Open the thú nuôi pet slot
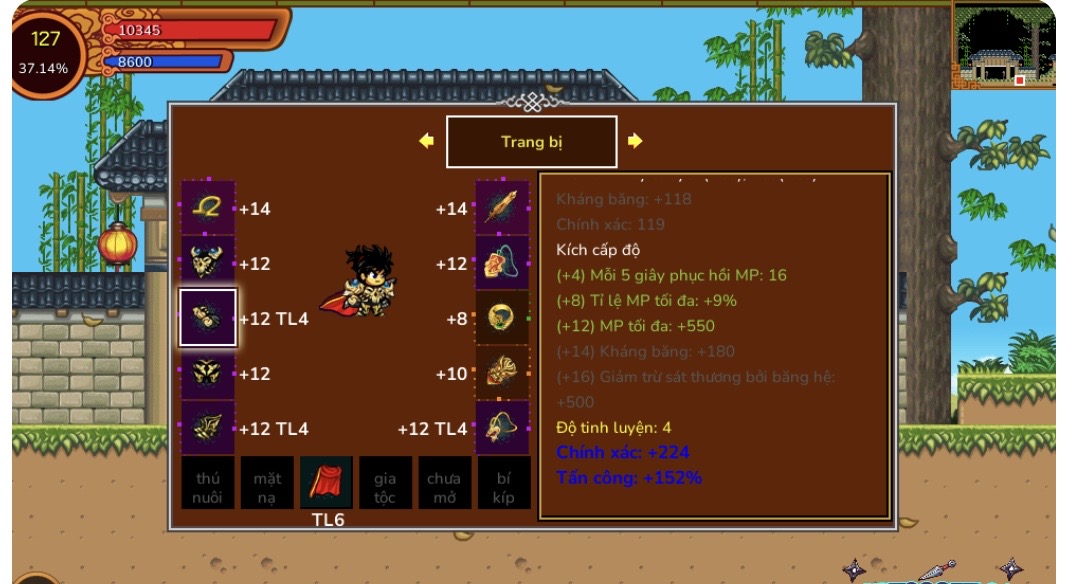The height and width of the screenshot is (584, 1065). pos(208,483)
